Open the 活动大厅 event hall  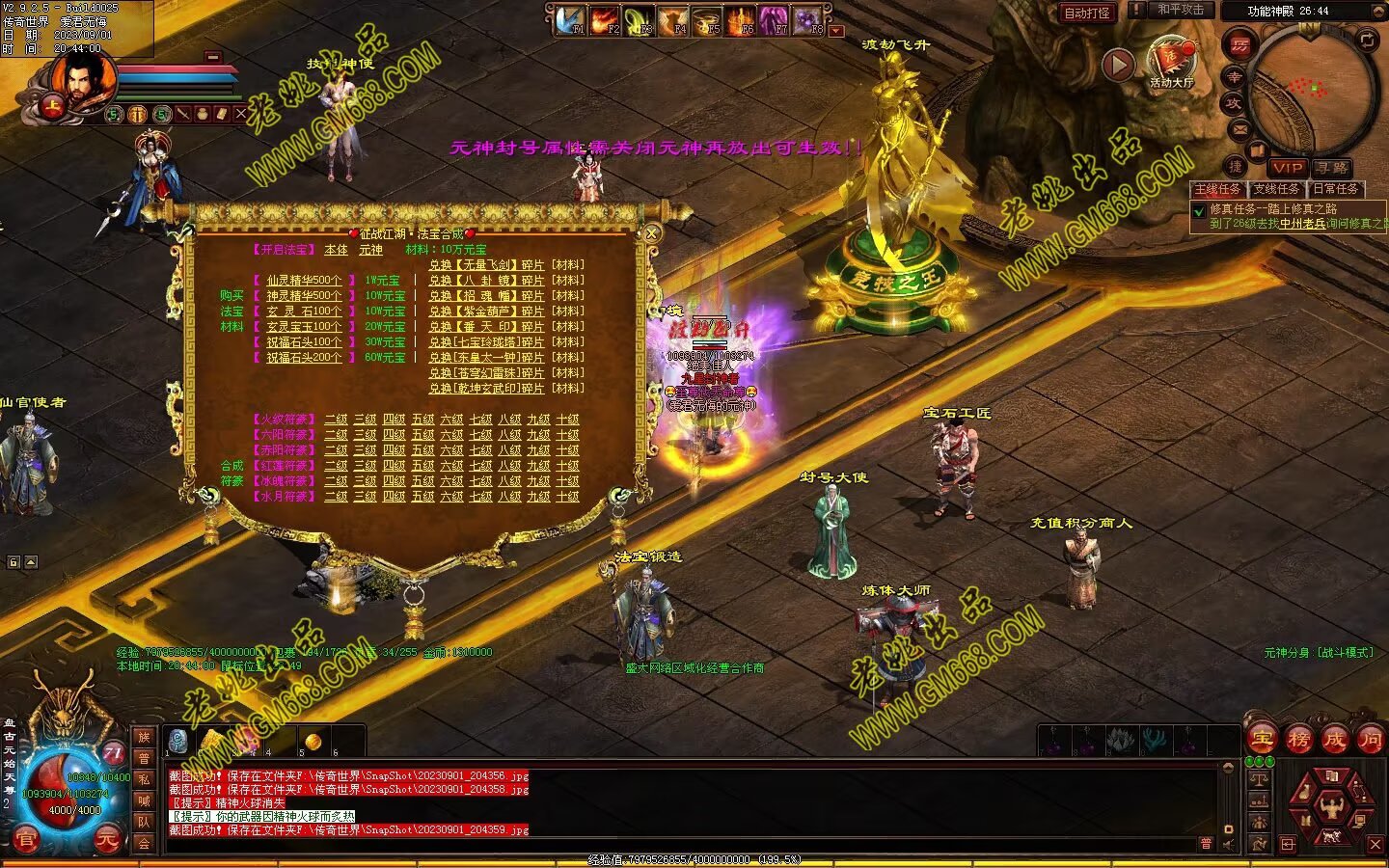click(1171, 61)
